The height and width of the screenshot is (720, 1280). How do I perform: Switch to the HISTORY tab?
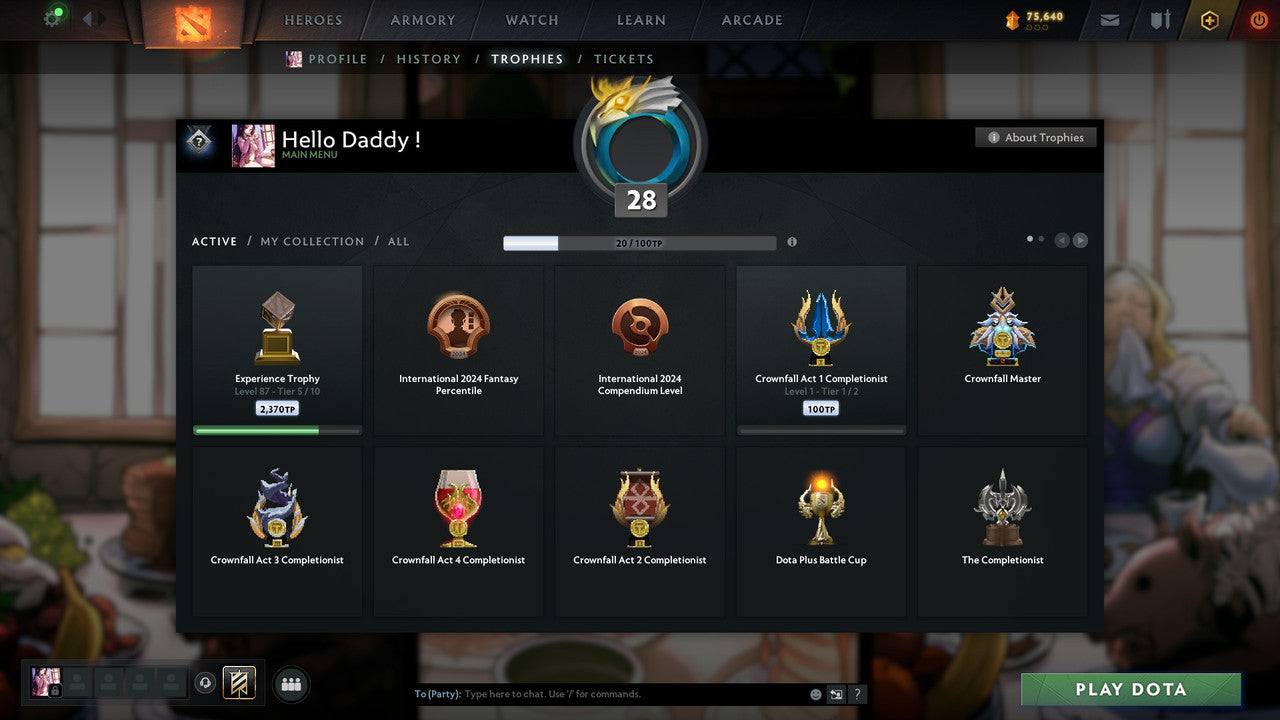click(428, 59)
